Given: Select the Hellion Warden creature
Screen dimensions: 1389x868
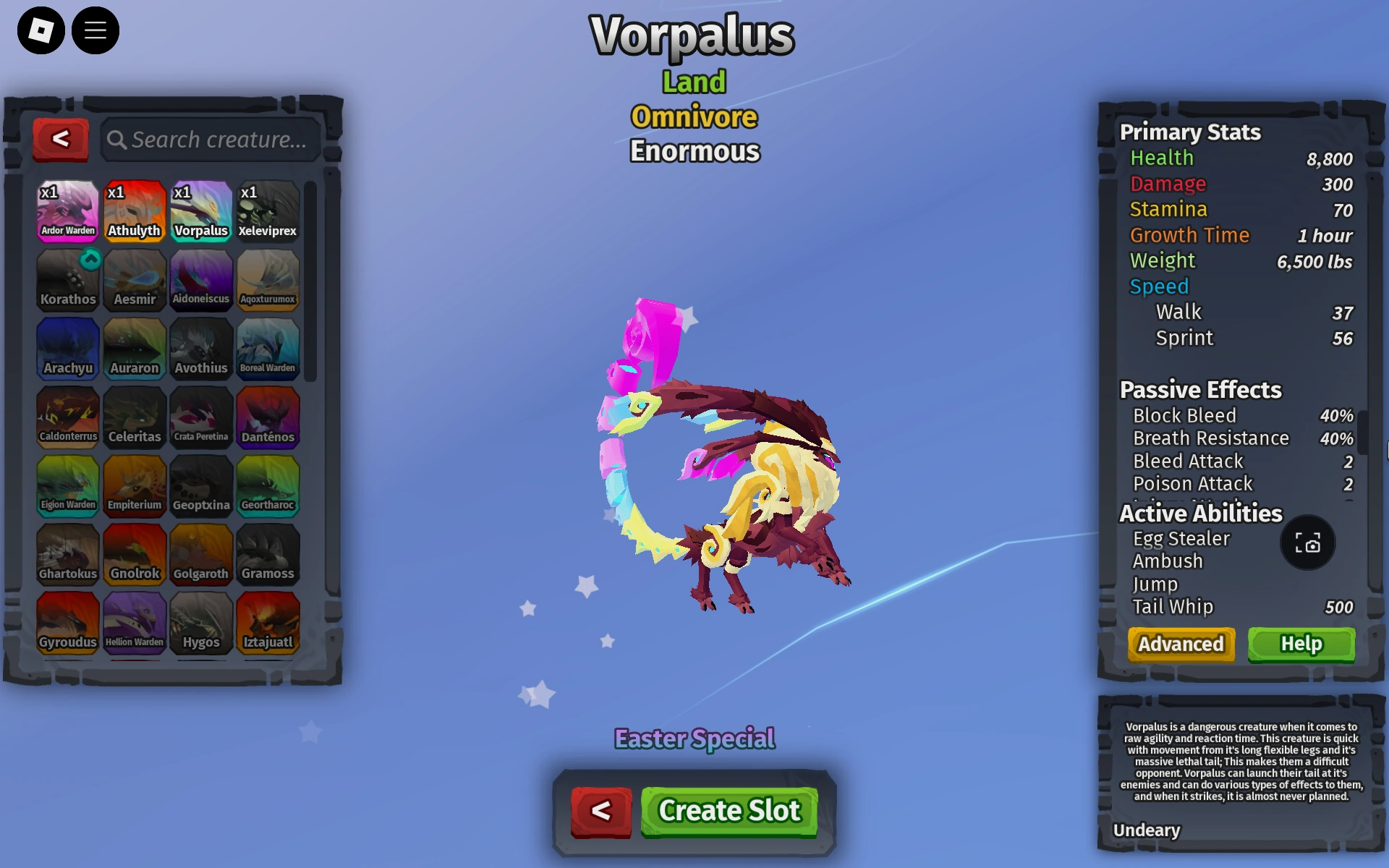Looking at the screenshot, I should click(135, 623).
